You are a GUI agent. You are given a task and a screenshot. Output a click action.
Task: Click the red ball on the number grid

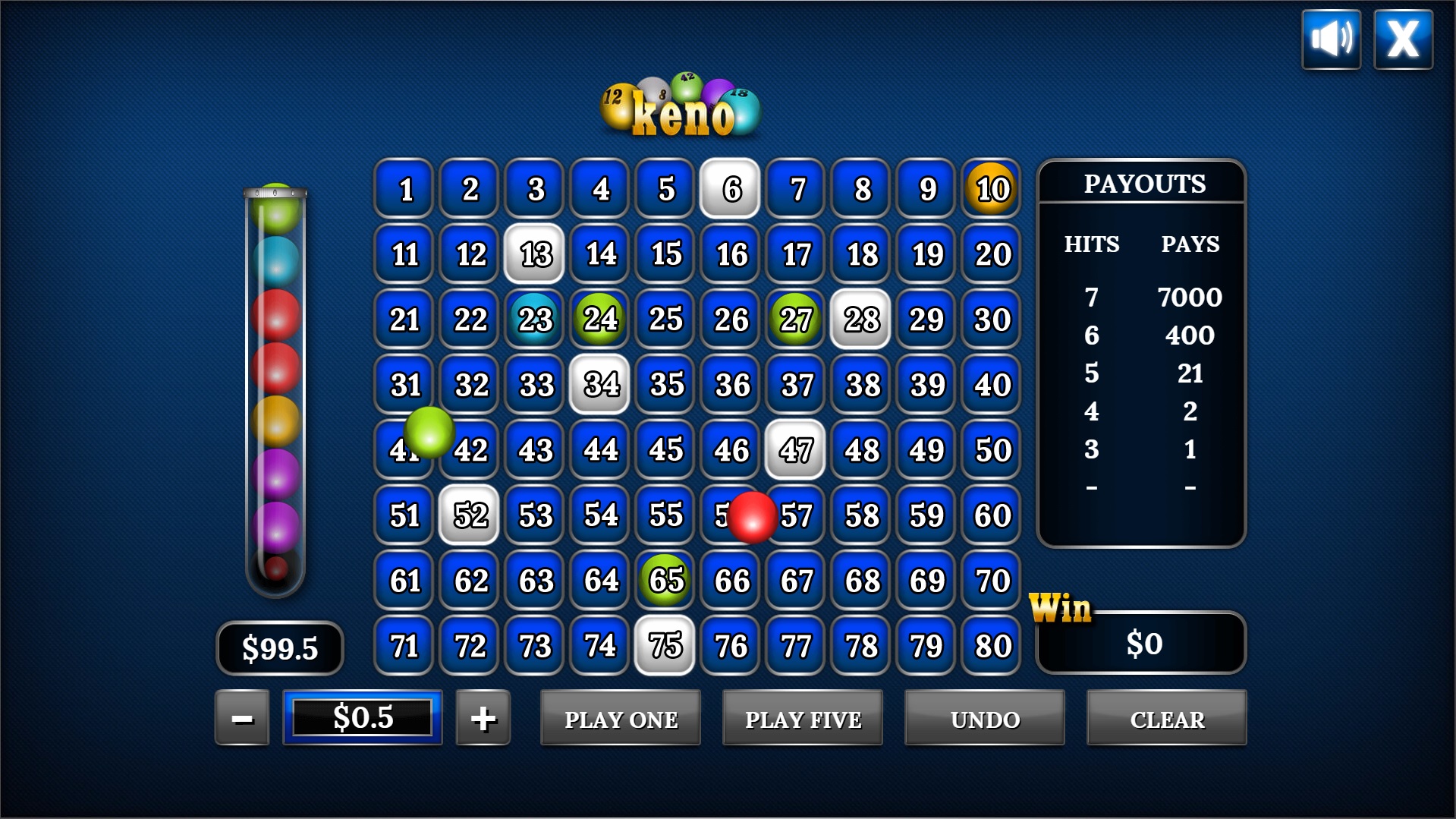pos(753,517)
